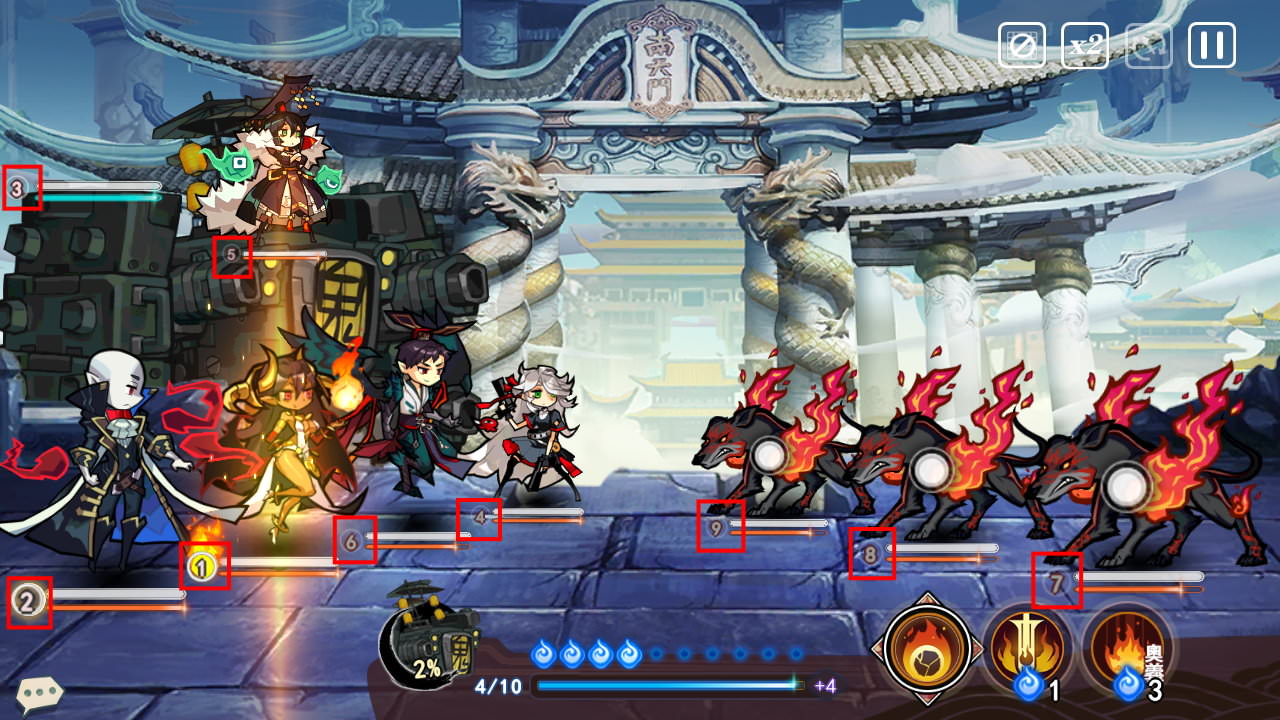
Task: Toggle the x2 battle speed
Action: pos(1084,45)
